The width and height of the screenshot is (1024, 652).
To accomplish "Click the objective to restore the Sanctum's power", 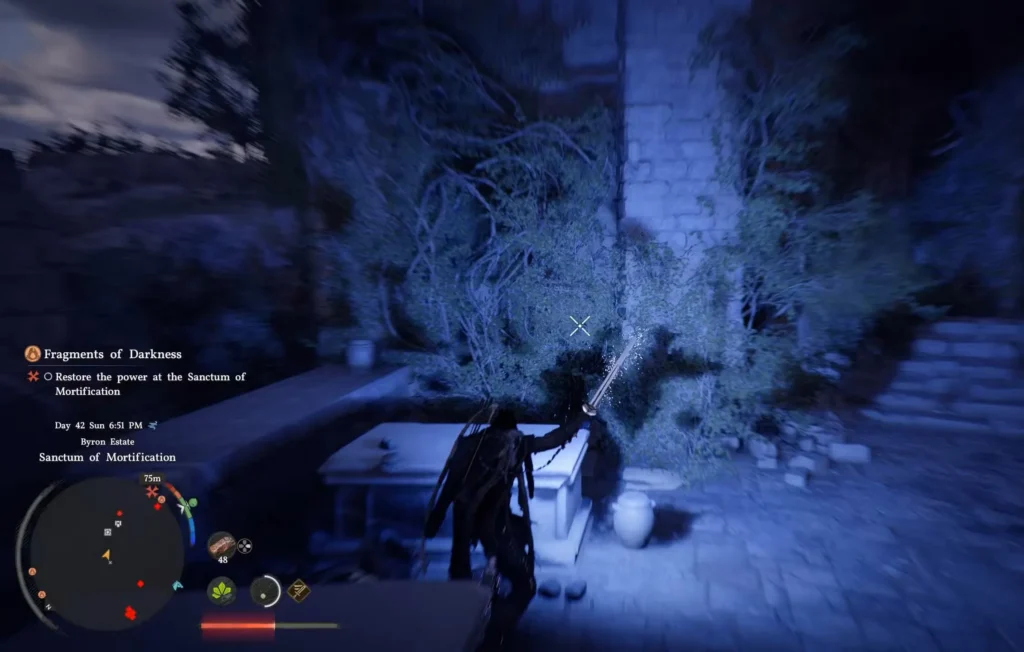I will point(150,384).
